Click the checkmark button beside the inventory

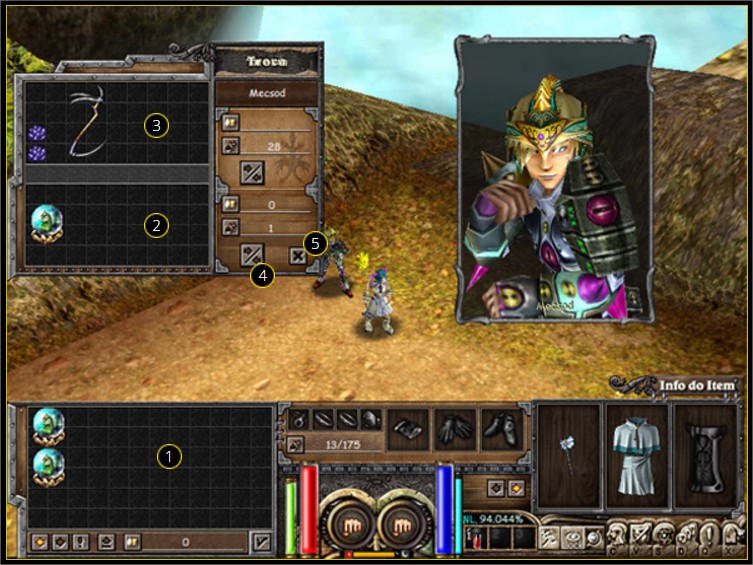pos(261,542)
